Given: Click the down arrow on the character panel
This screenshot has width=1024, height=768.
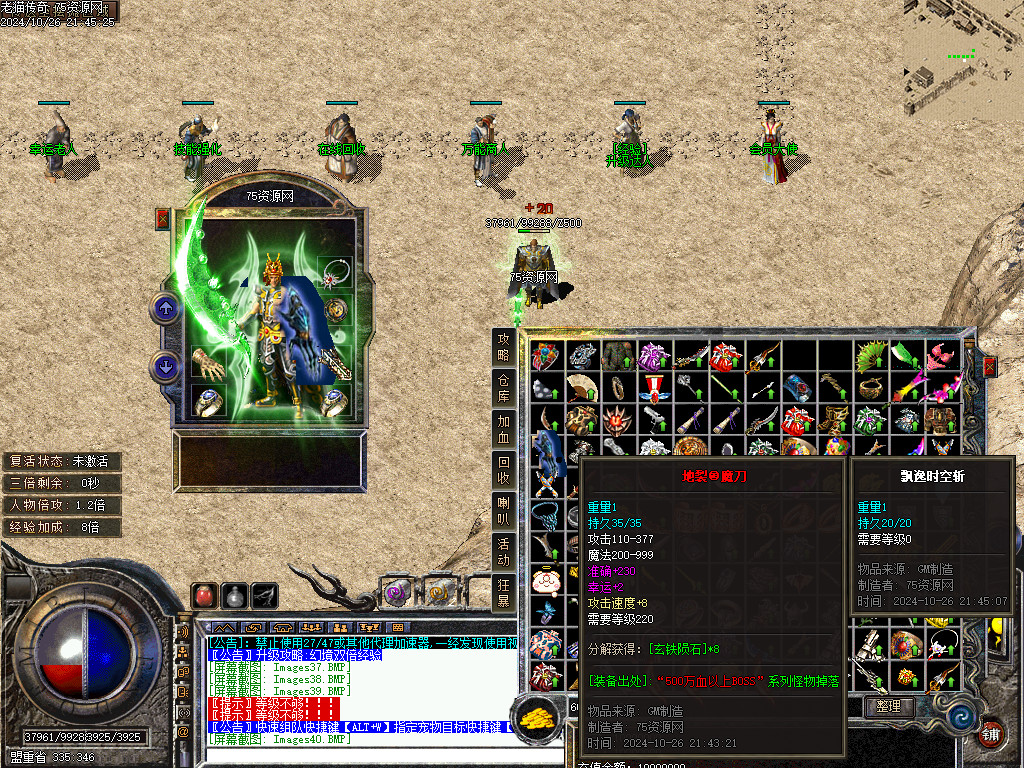Looking at the screenshot, I should click(x=165, y=366).
